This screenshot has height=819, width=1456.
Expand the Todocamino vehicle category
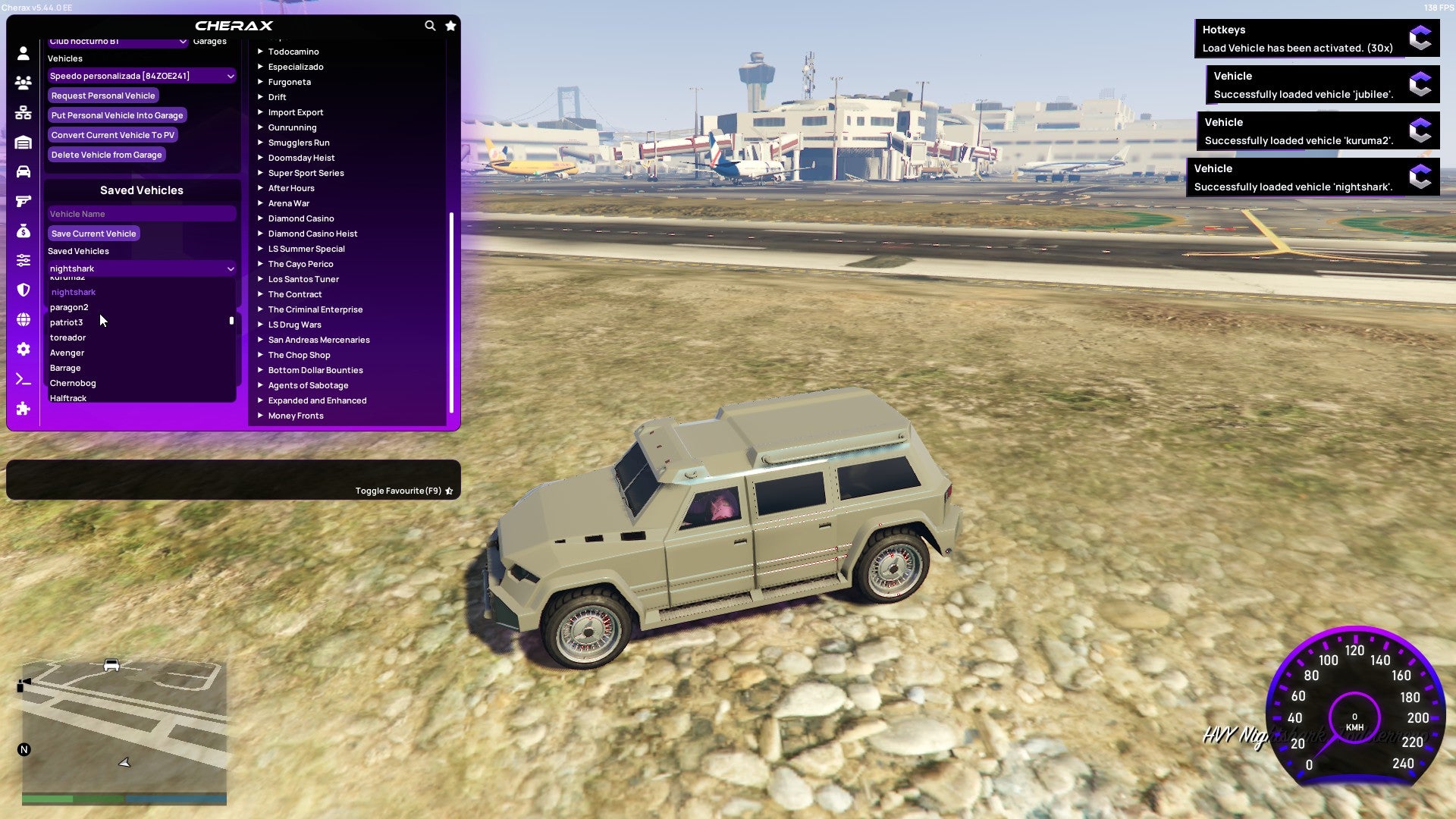coord(293,52)
